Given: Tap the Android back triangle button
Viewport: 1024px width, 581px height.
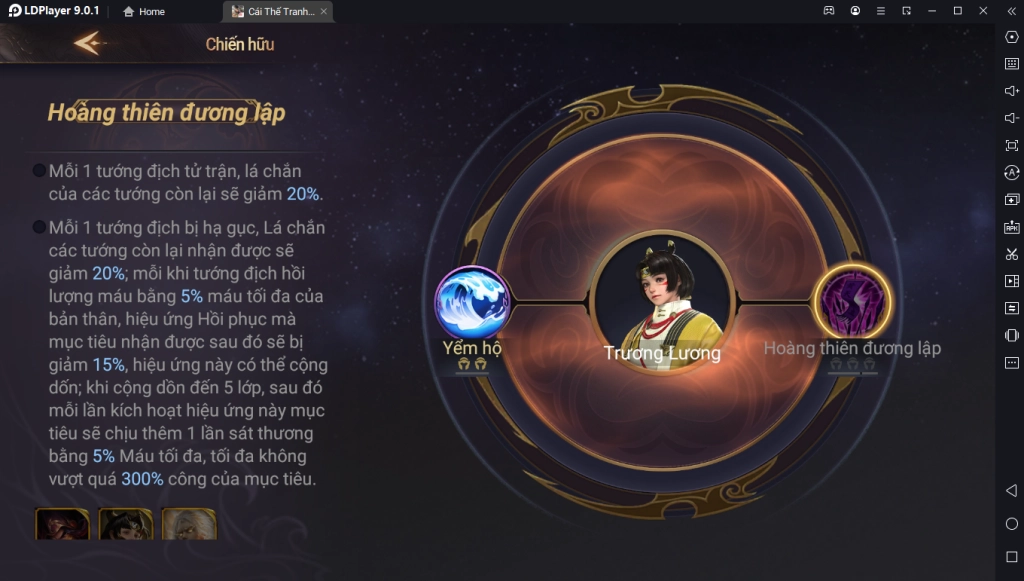Looking at the screenshot, I should coord(1011,490).
